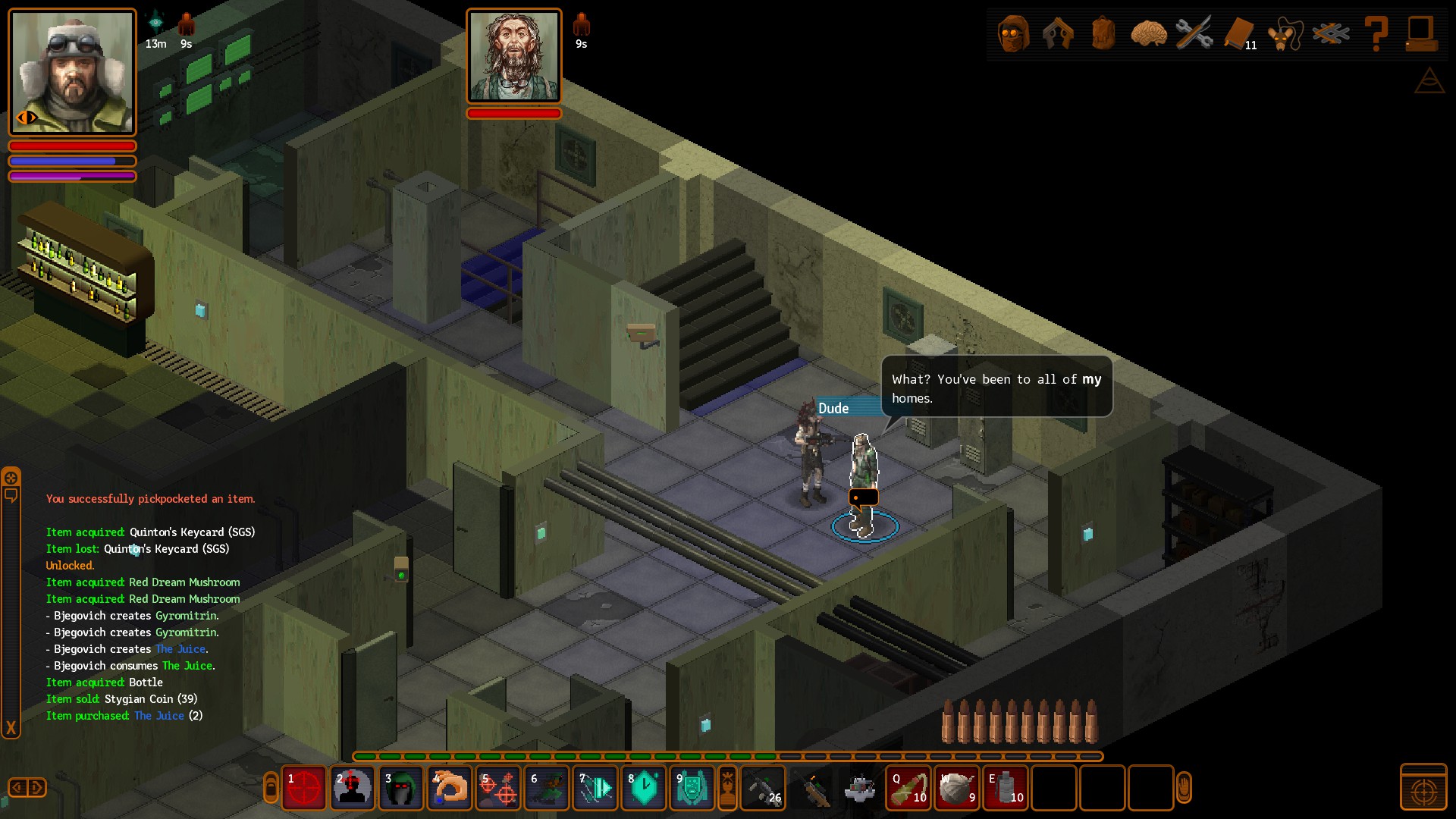Open the computer system menu icon

pos(1420,34)
